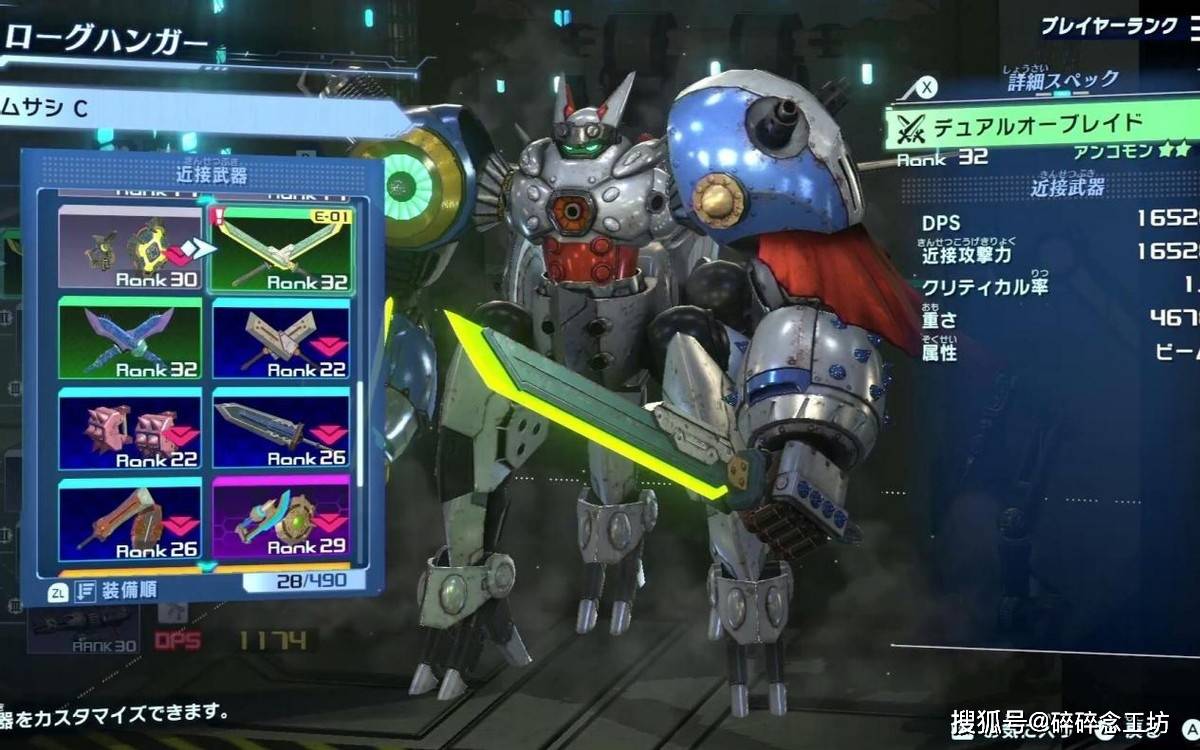Select the Rank 29 purple-background weapon

[x=281, y=518]
